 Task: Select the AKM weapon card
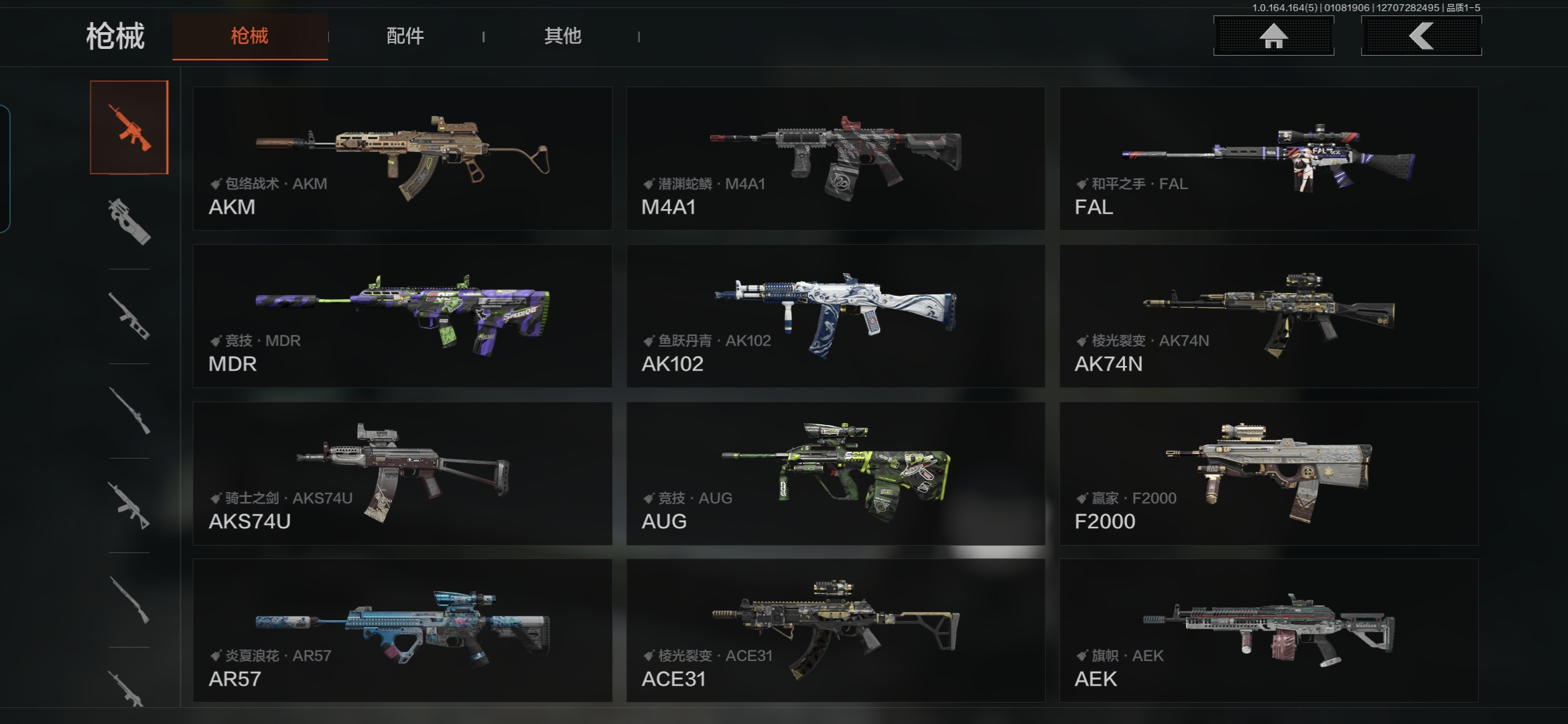(x=402, y=158)
